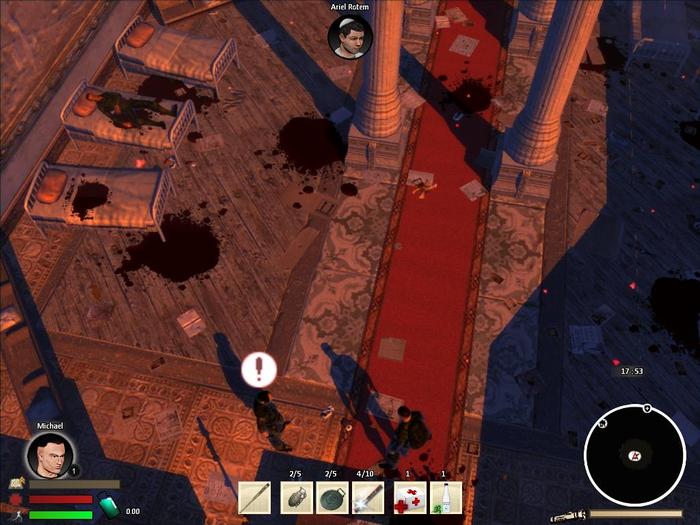
Task: Click the green battery icon
Action: (x=108, y=508)
